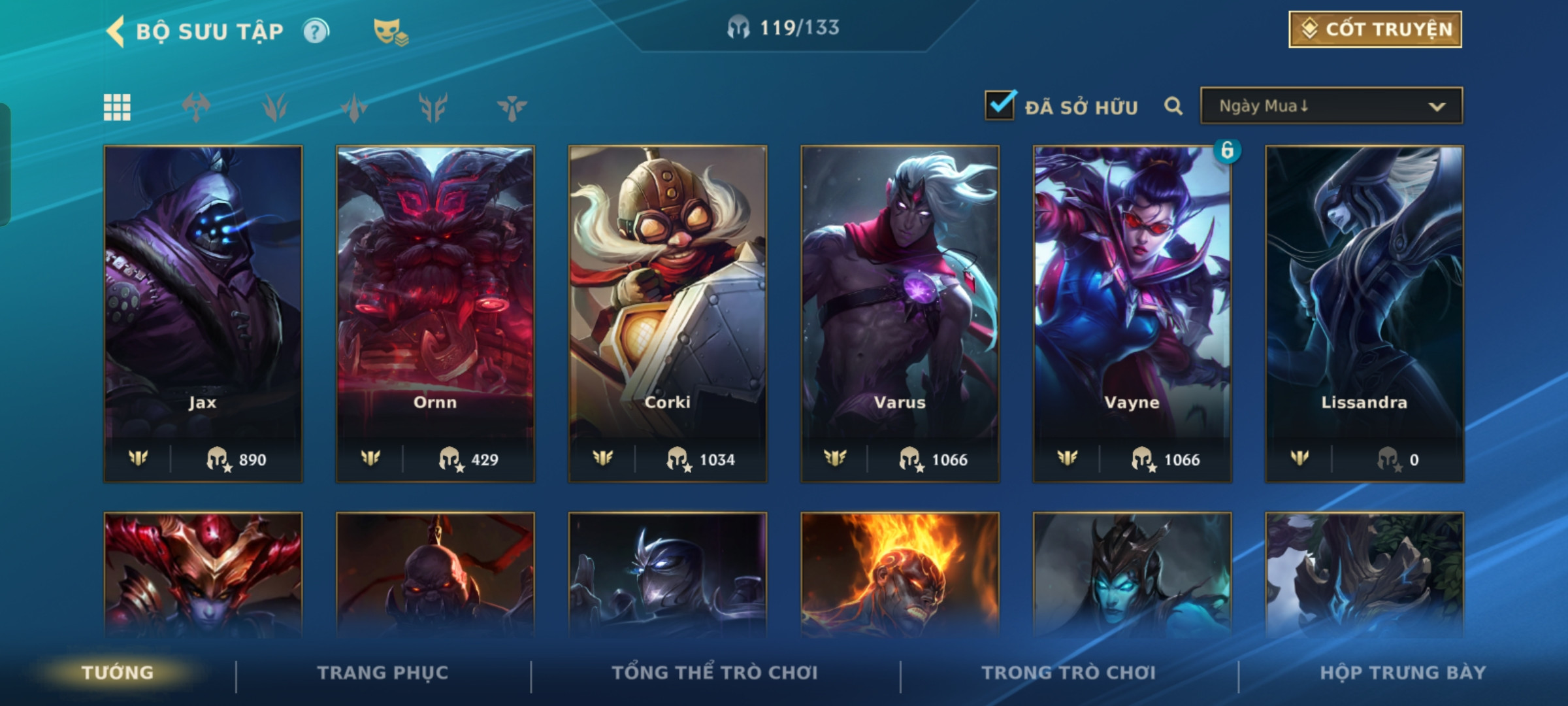Toggle the Đã Sở Hữu checkbox
The image size is (1568, 706).
tap(1000, 106)
